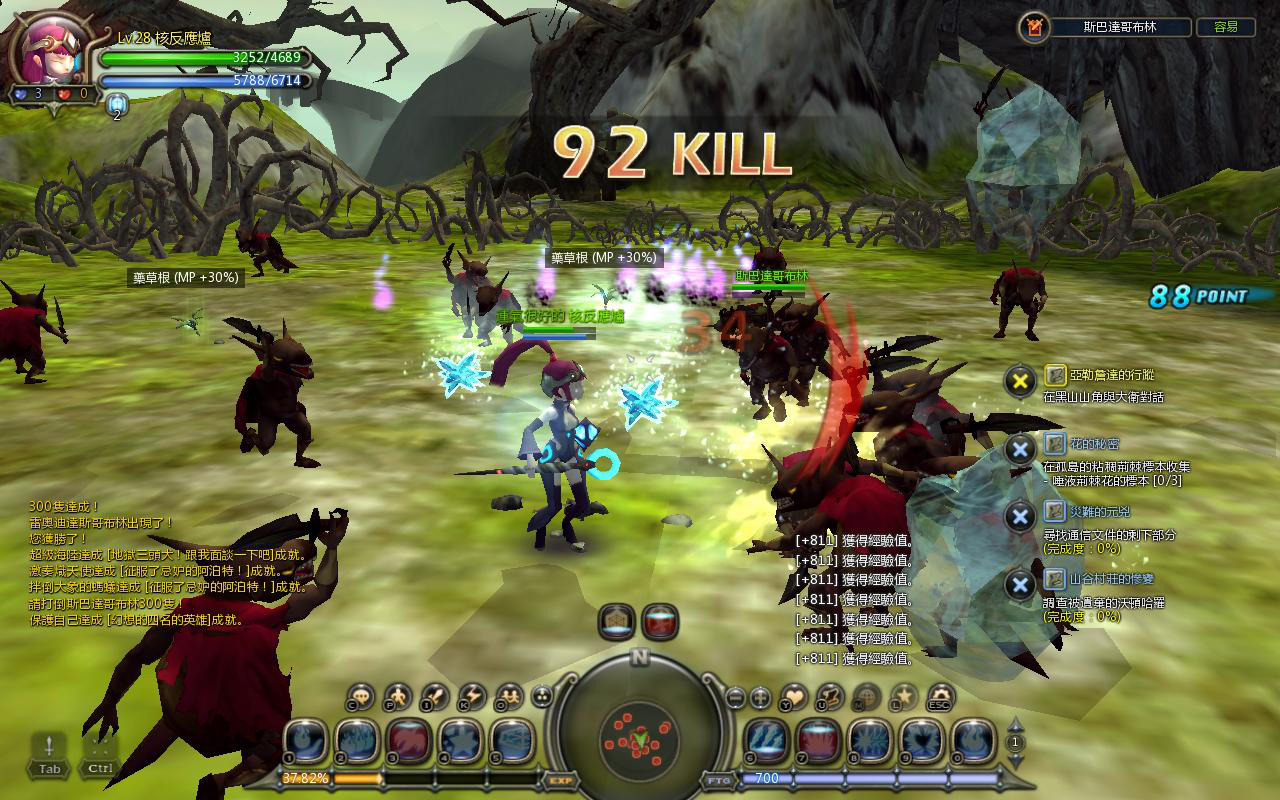Open the inventory sword icon
The height and width of the screenshot is (800, 1280).
[435, 696]
